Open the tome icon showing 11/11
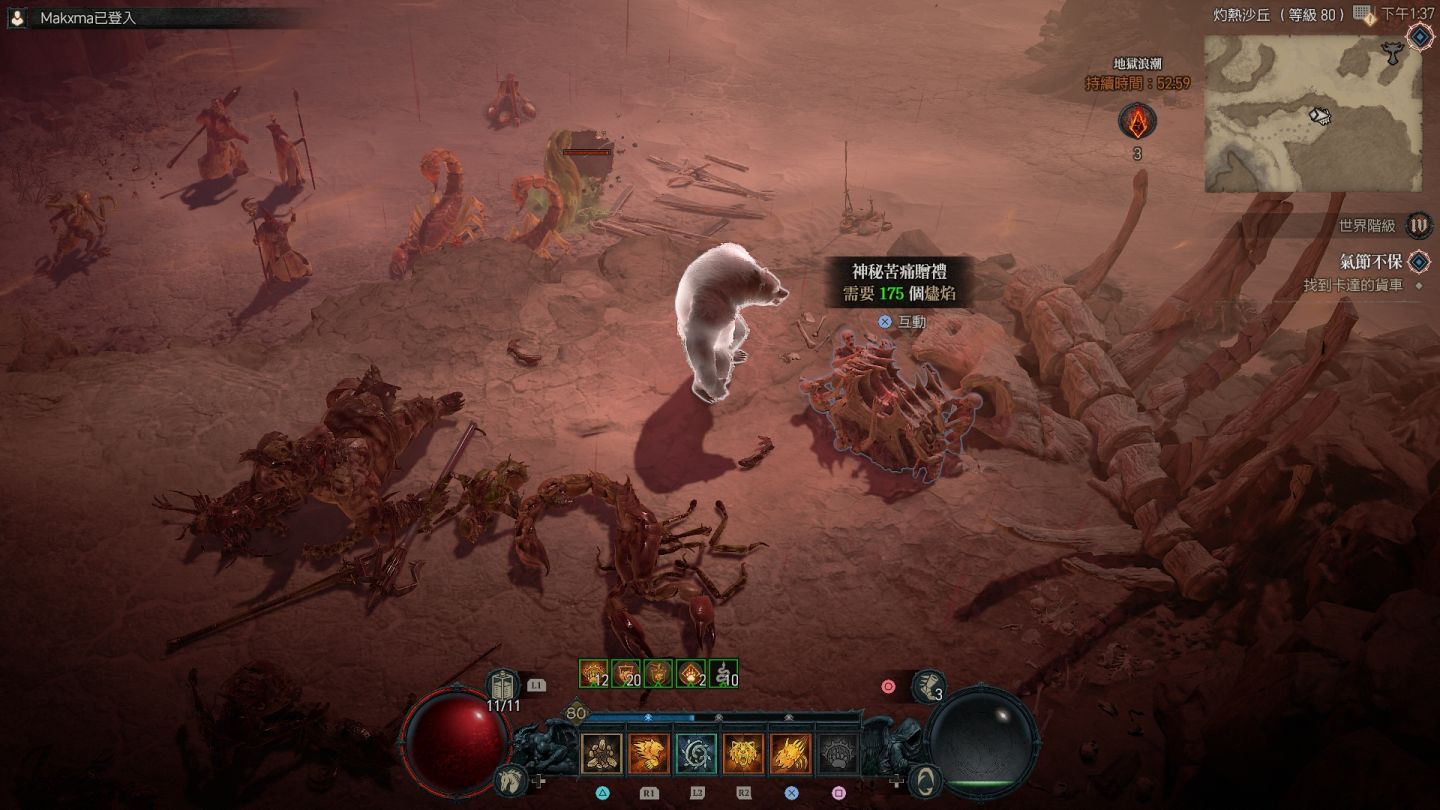The width and height of the screenshot is (1440, 810). (x=504, y=685)
